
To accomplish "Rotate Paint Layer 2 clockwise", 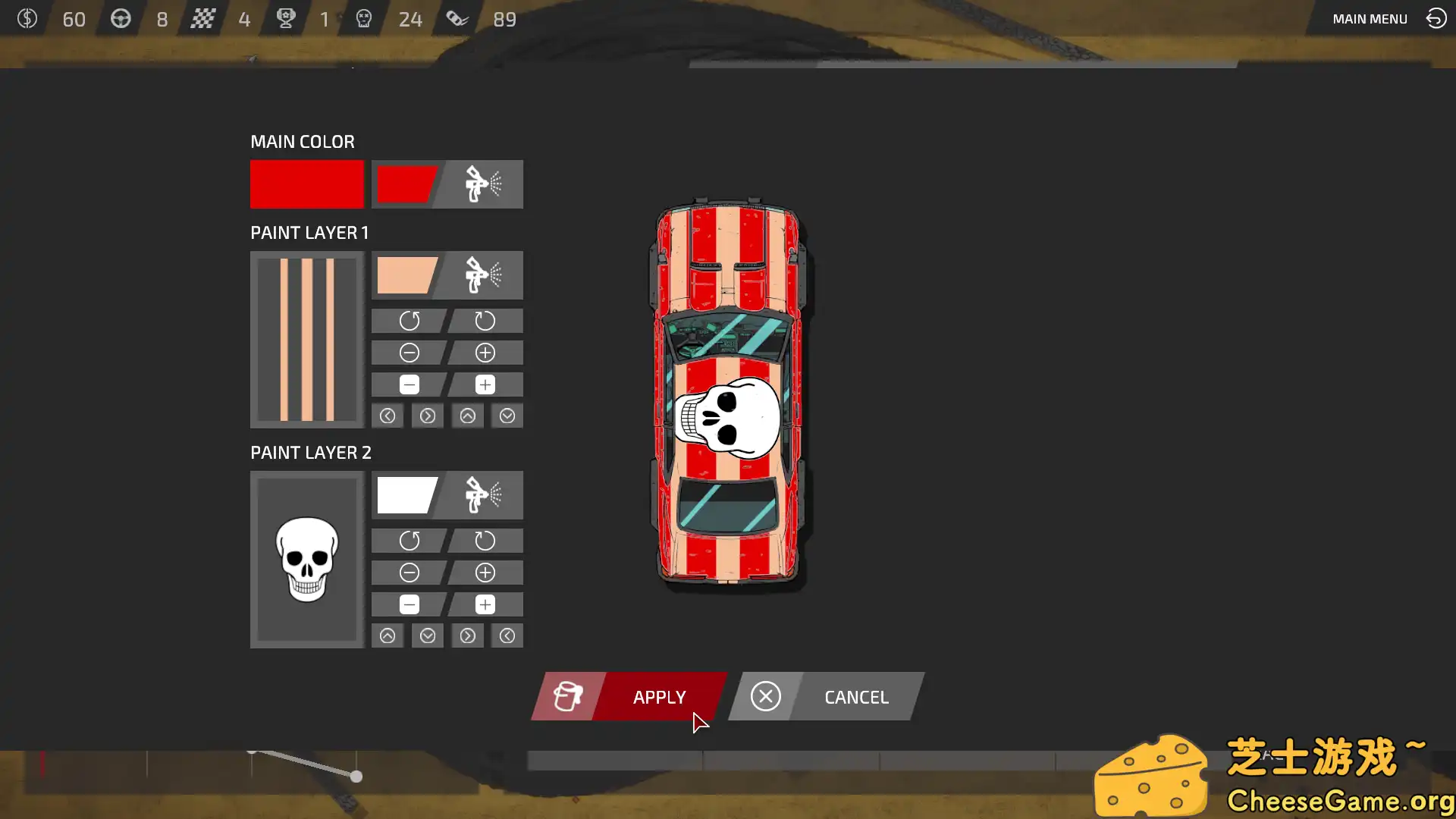I will click(485, 541).
